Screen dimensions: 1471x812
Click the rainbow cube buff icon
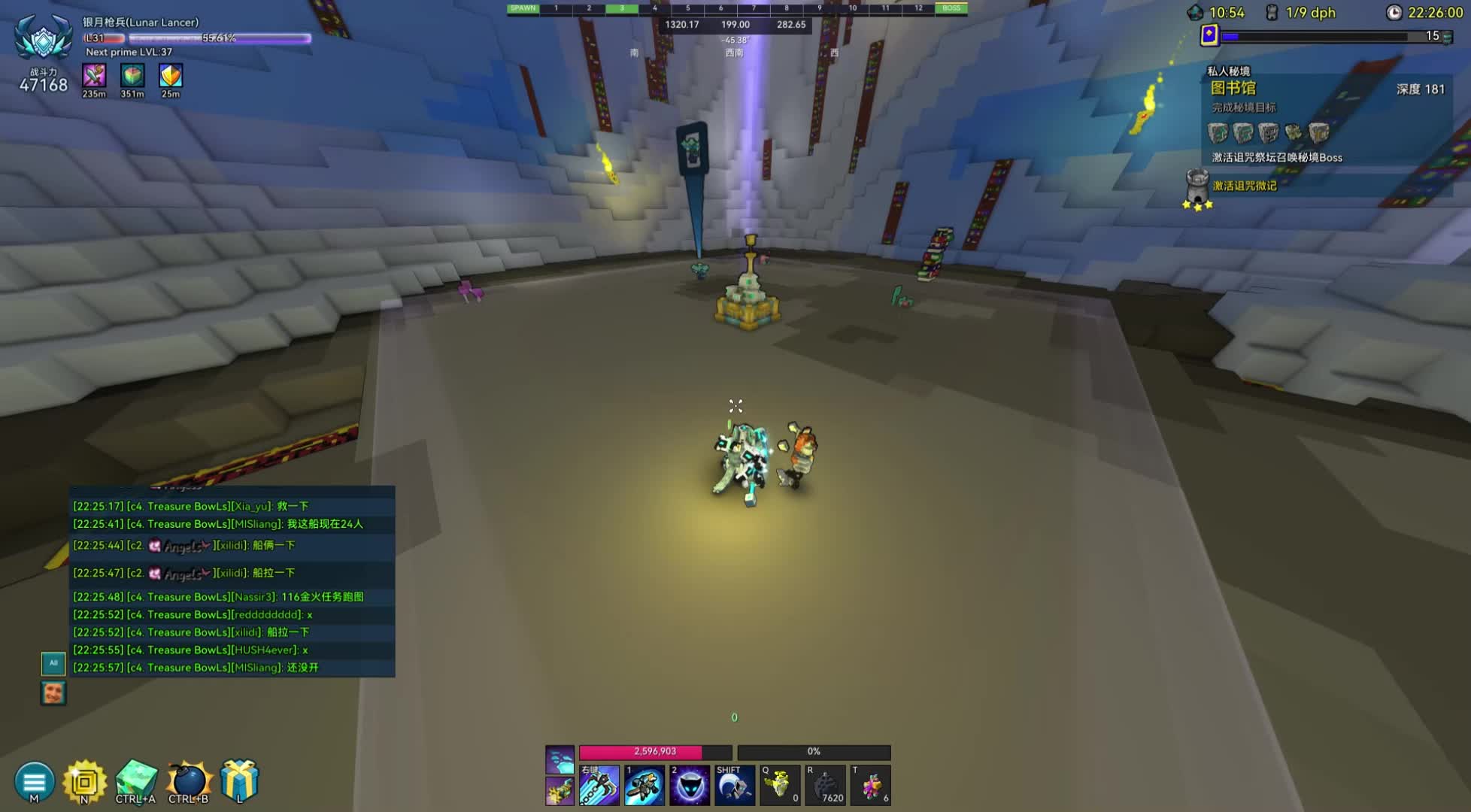(132, 76)
